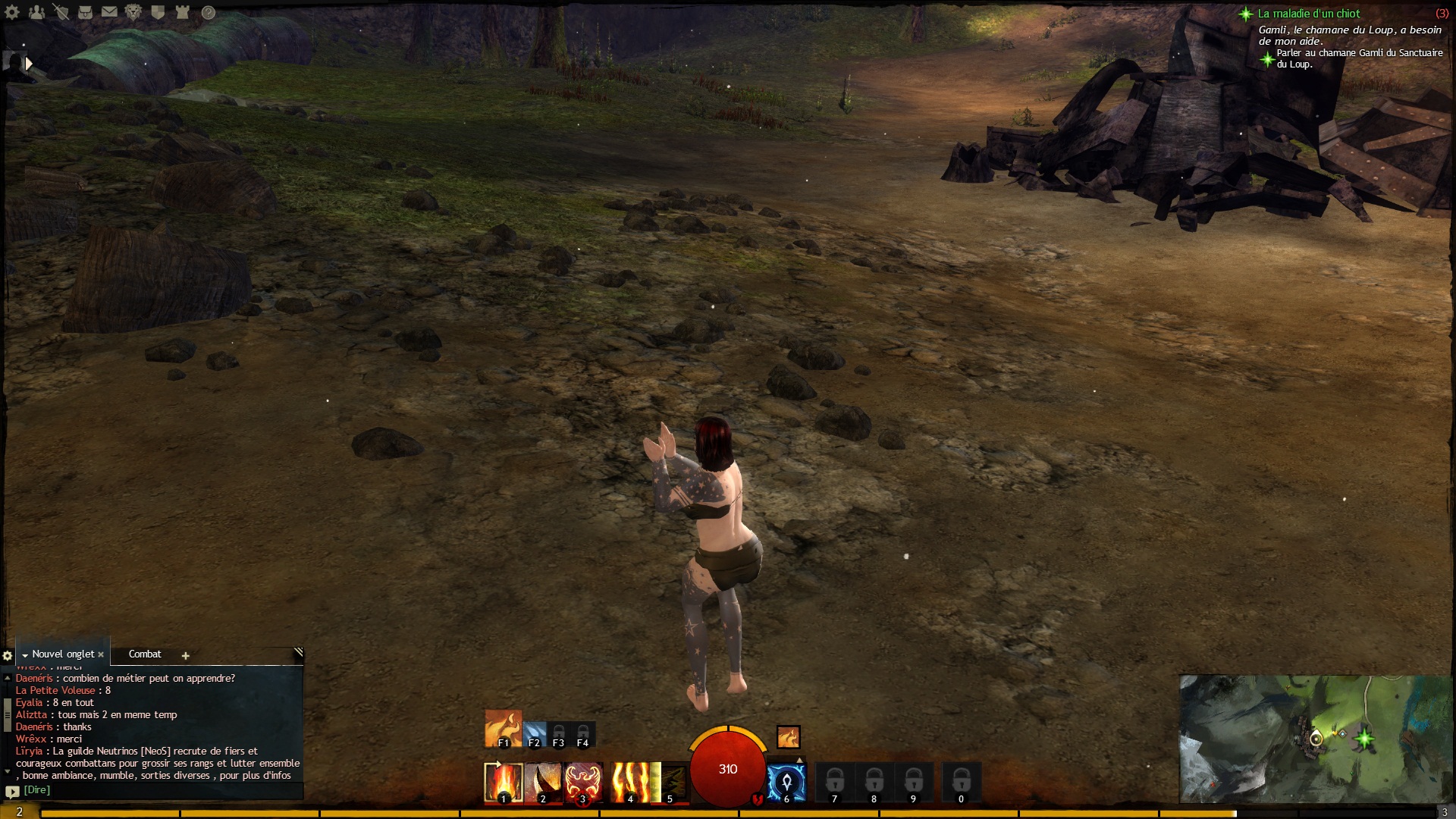Click the minimap in the corner
The height and width of the screenshot is (819, 1456).
tap(1314, 738)
